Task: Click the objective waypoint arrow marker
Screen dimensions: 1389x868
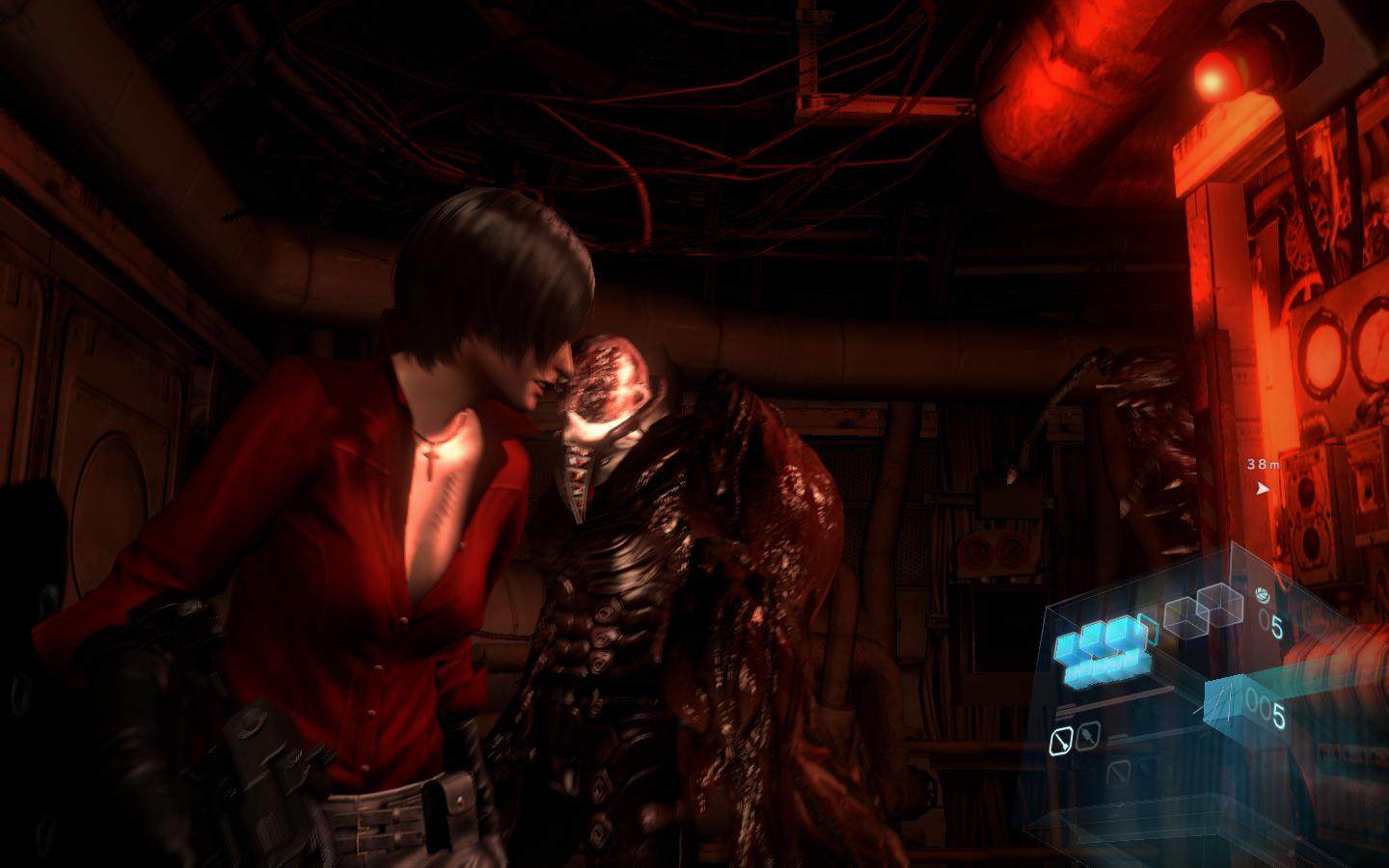Action: point(1263,488)
